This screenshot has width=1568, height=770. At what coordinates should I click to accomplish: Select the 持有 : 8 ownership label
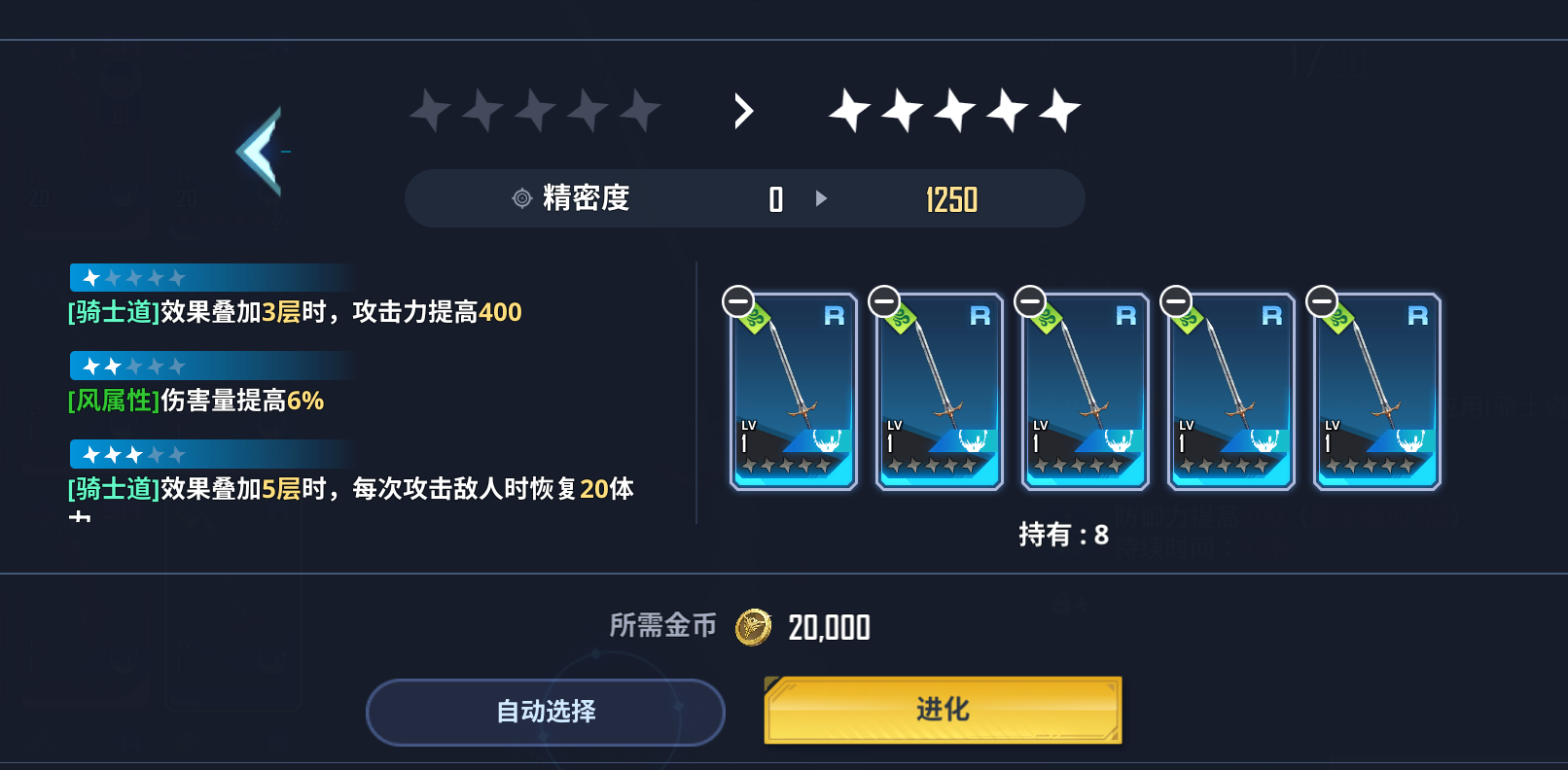[1062, 536]
